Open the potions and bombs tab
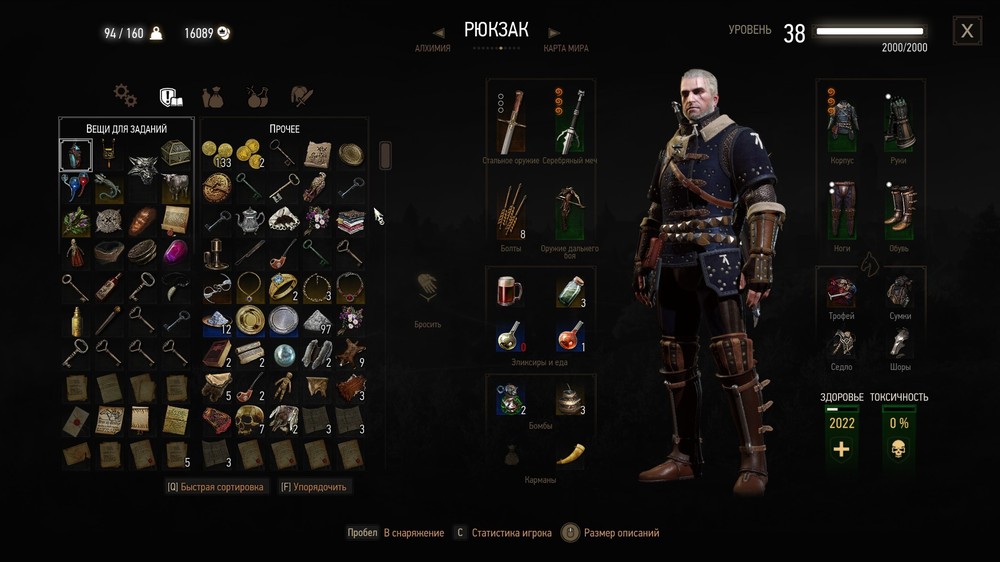Viewport: 1000px width, 562px height. (x=257, y=97)
